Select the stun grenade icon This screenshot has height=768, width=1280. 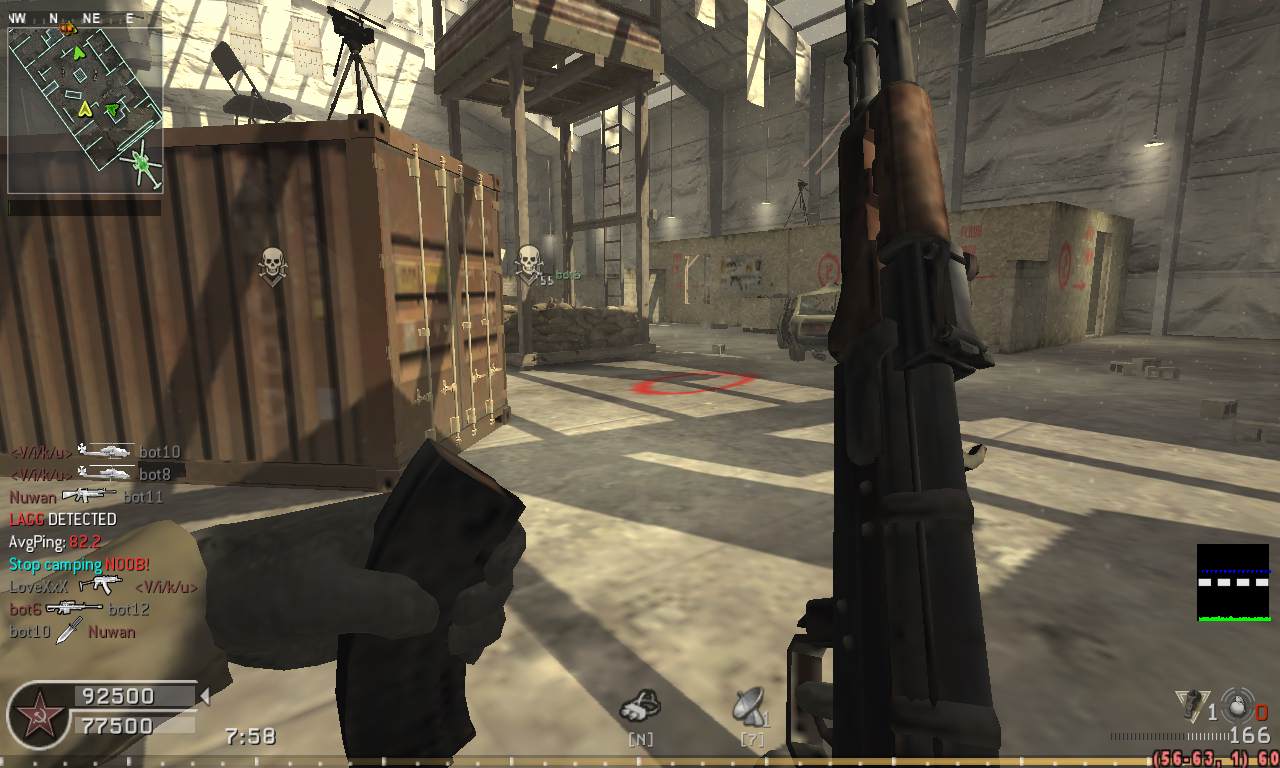point(1192,704)
